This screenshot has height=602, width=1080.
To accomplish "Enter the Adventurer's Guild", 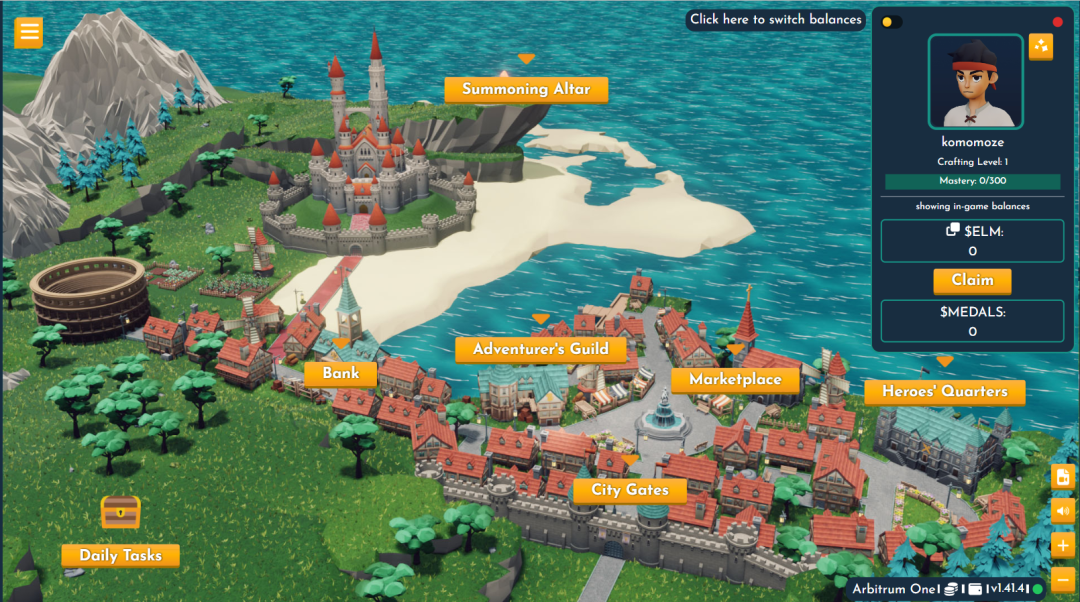I will 540,349.
